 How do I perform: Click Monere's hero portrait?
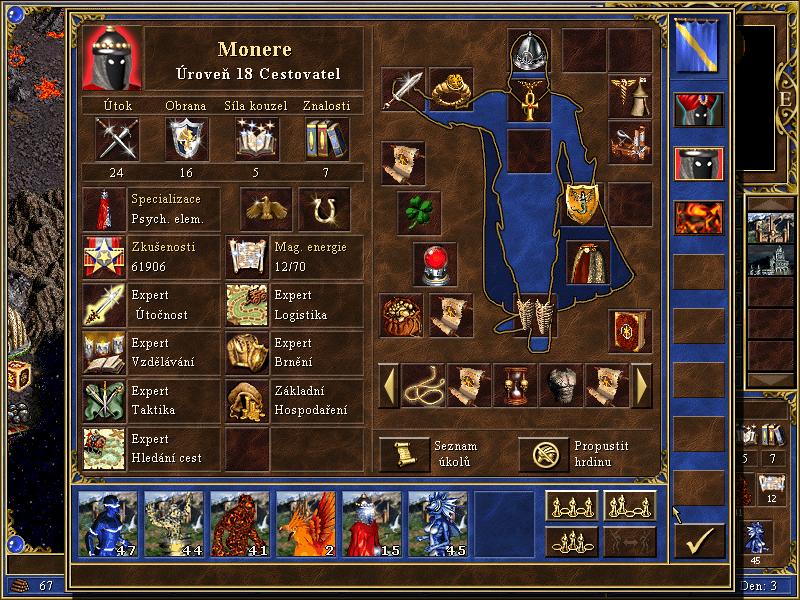pos(112,59)
